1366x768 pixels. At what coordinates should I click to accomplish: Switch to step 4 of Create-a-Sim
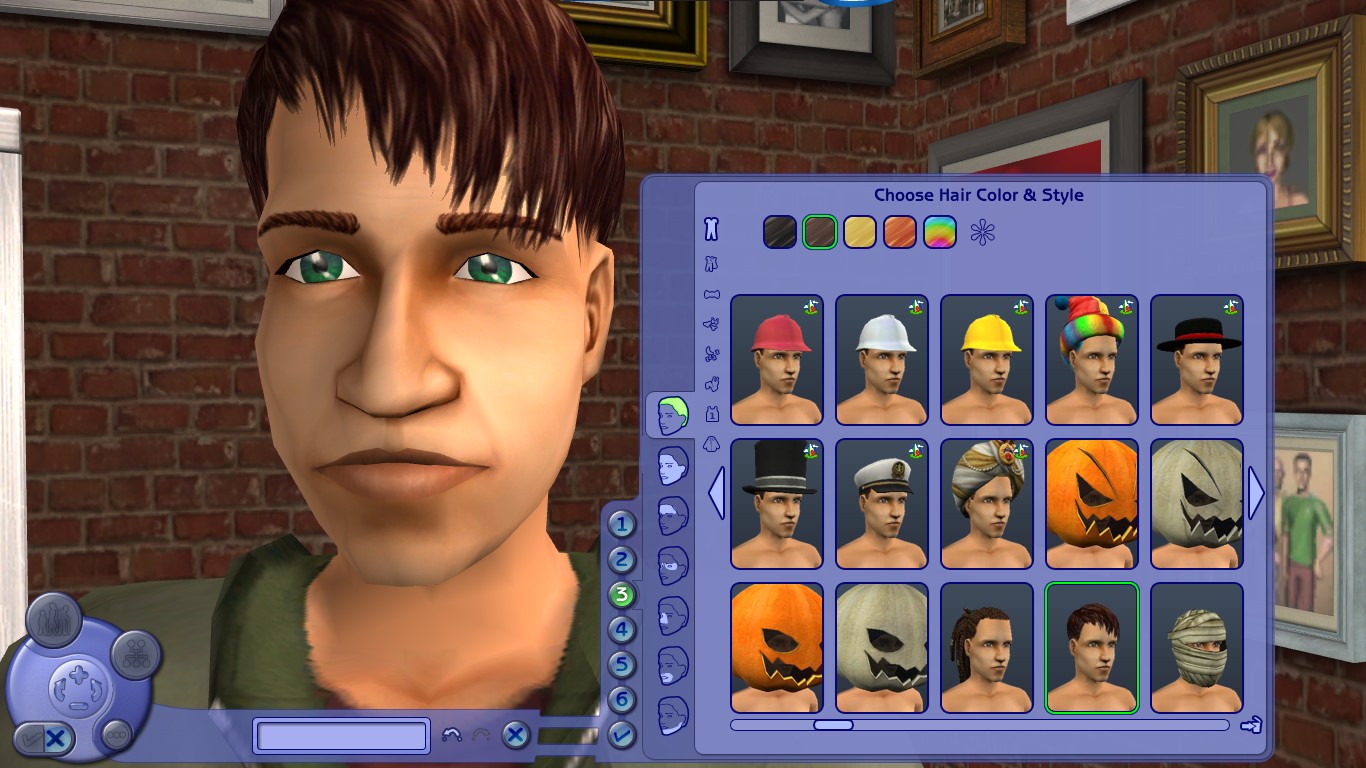(x=622, y=629)
